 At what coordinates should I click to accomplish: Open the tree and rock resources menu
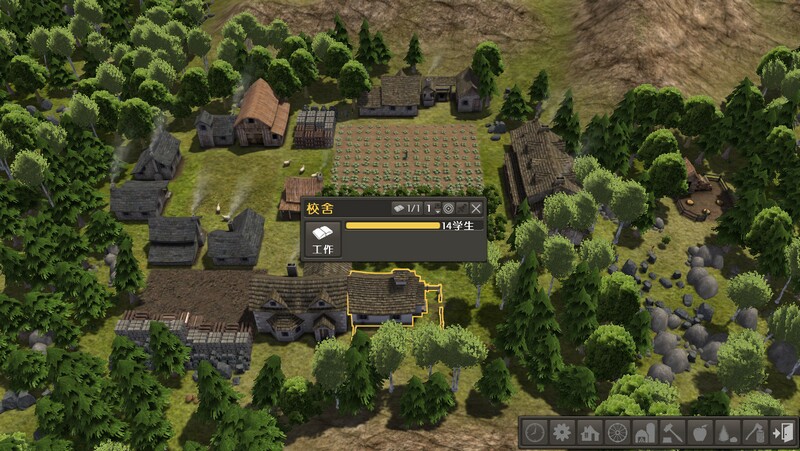coord(728,432)
